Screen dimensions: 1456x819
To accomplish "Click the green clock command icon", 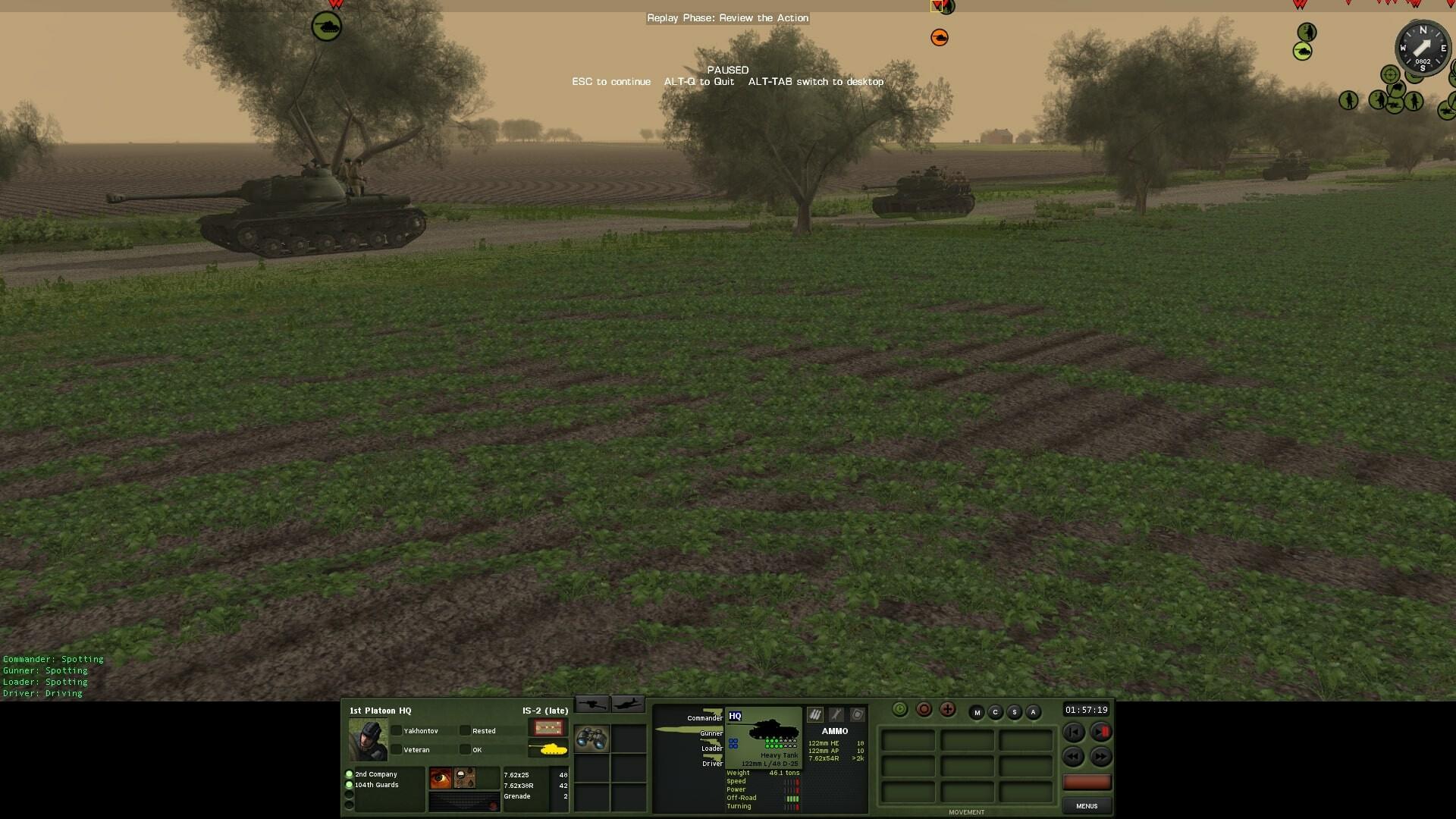I will coord(901,709).
